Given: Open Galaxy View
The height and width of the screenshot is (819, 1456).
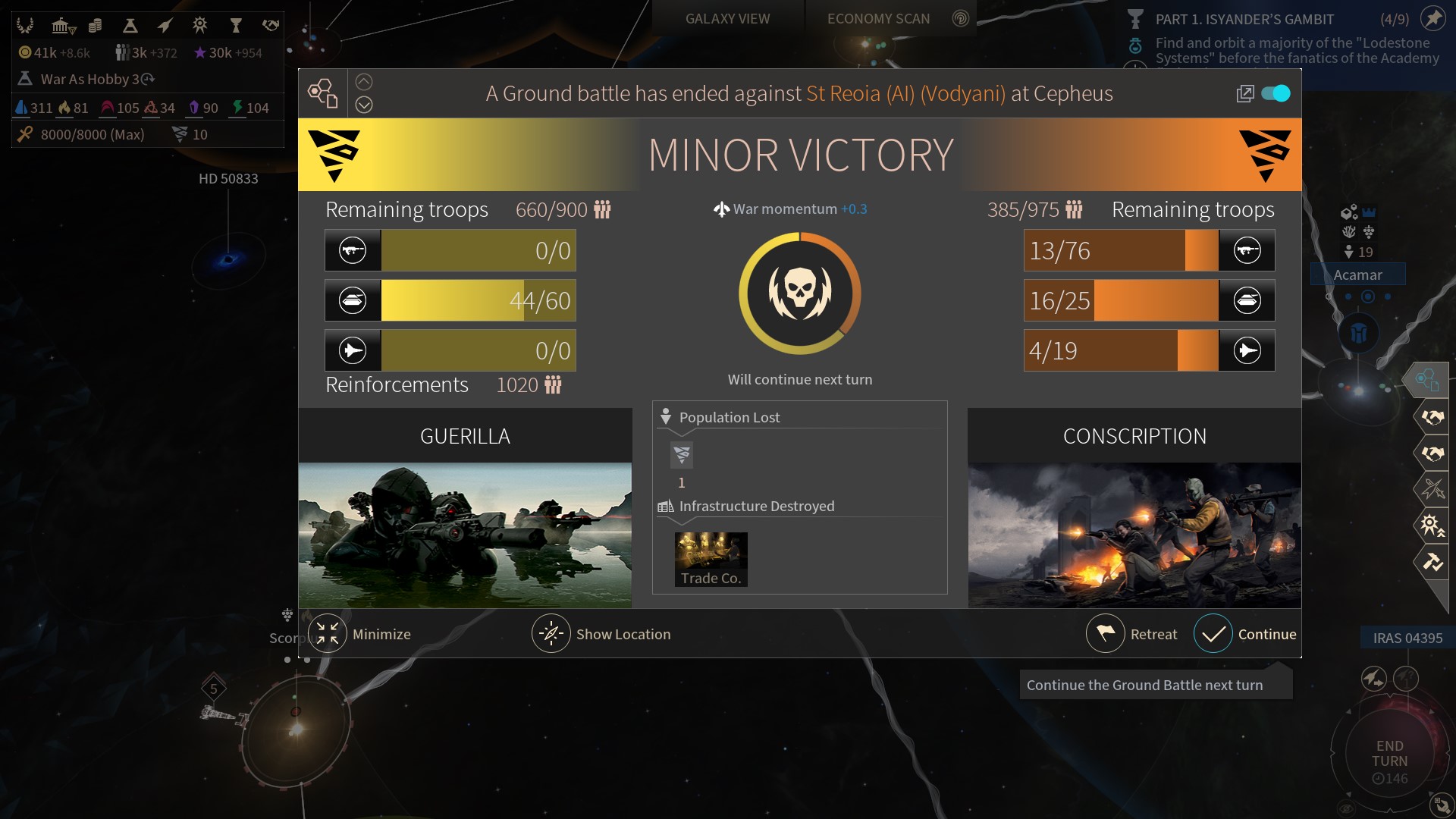Looking at the screenshot, I should 727,19.
